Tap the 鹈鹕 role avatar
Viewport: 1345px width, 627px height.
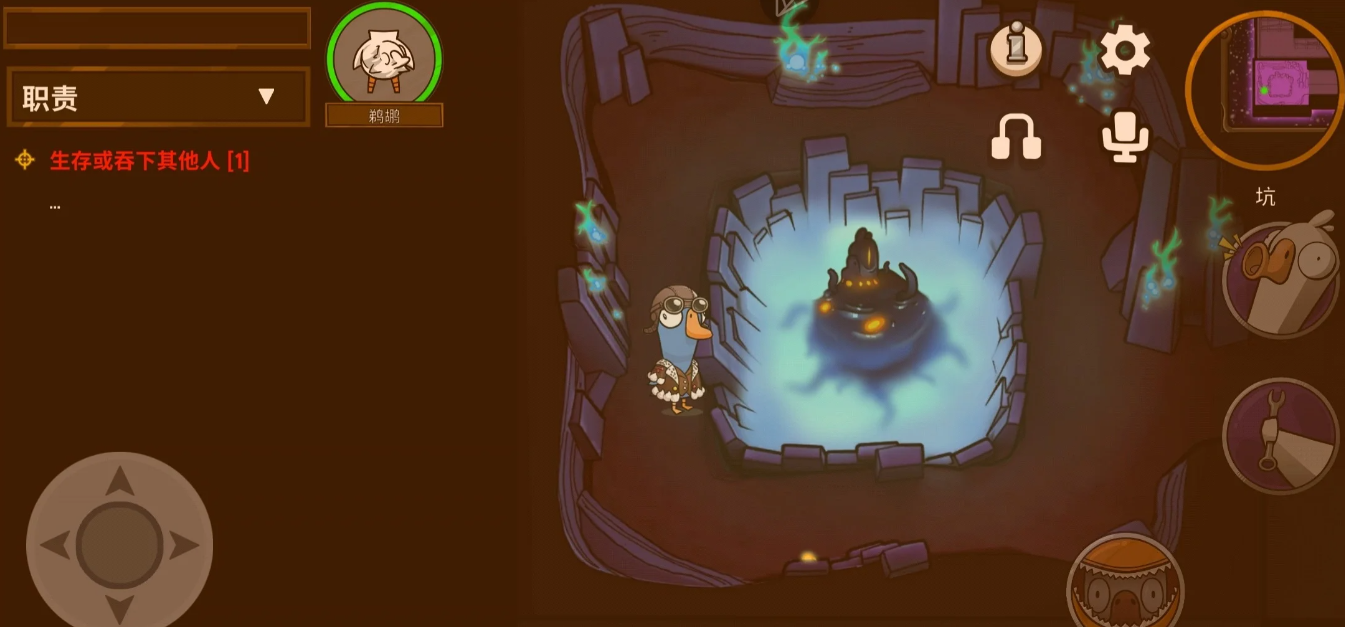(x=384, y=58)
